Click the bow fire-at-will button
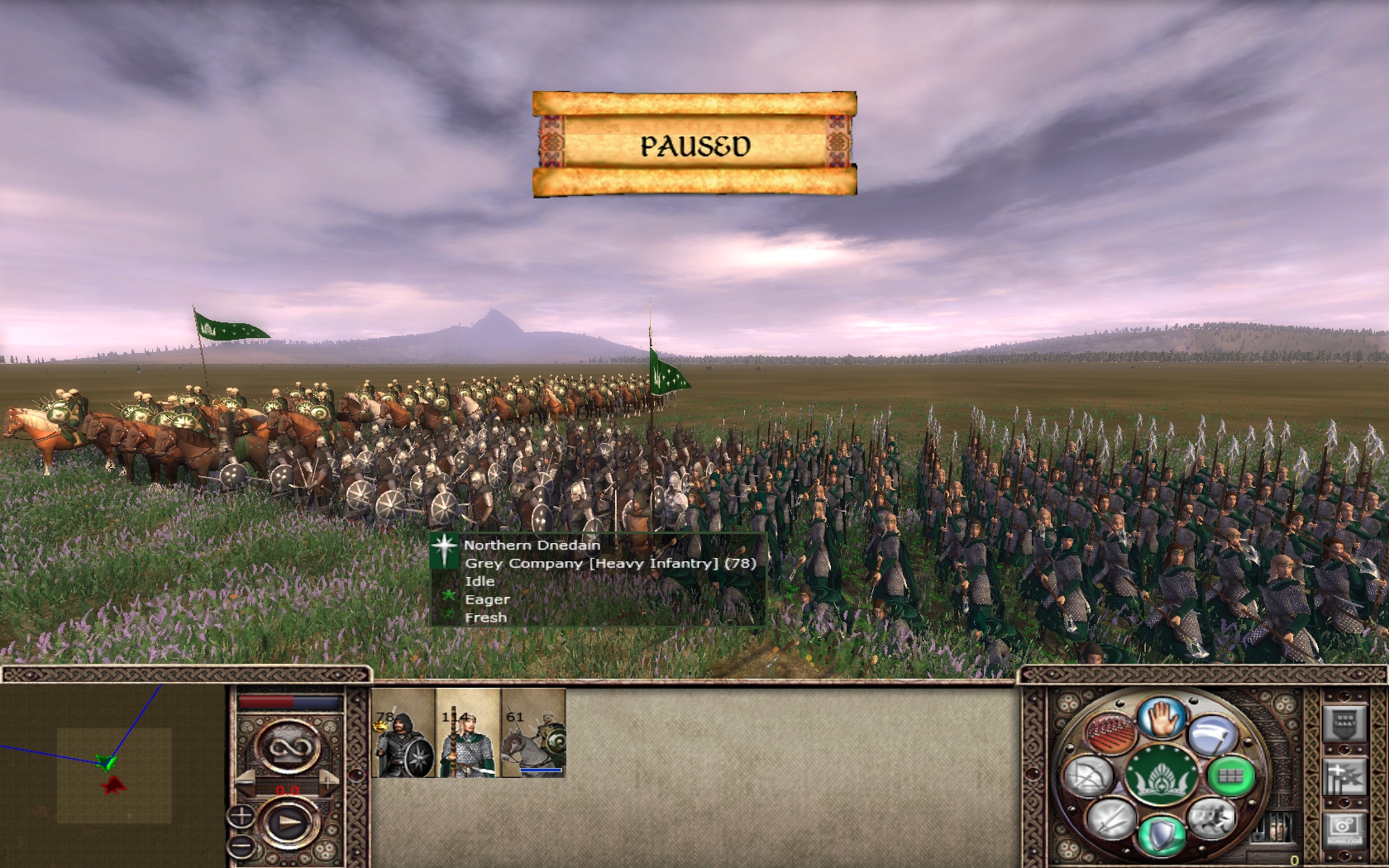 (1089, 776)
